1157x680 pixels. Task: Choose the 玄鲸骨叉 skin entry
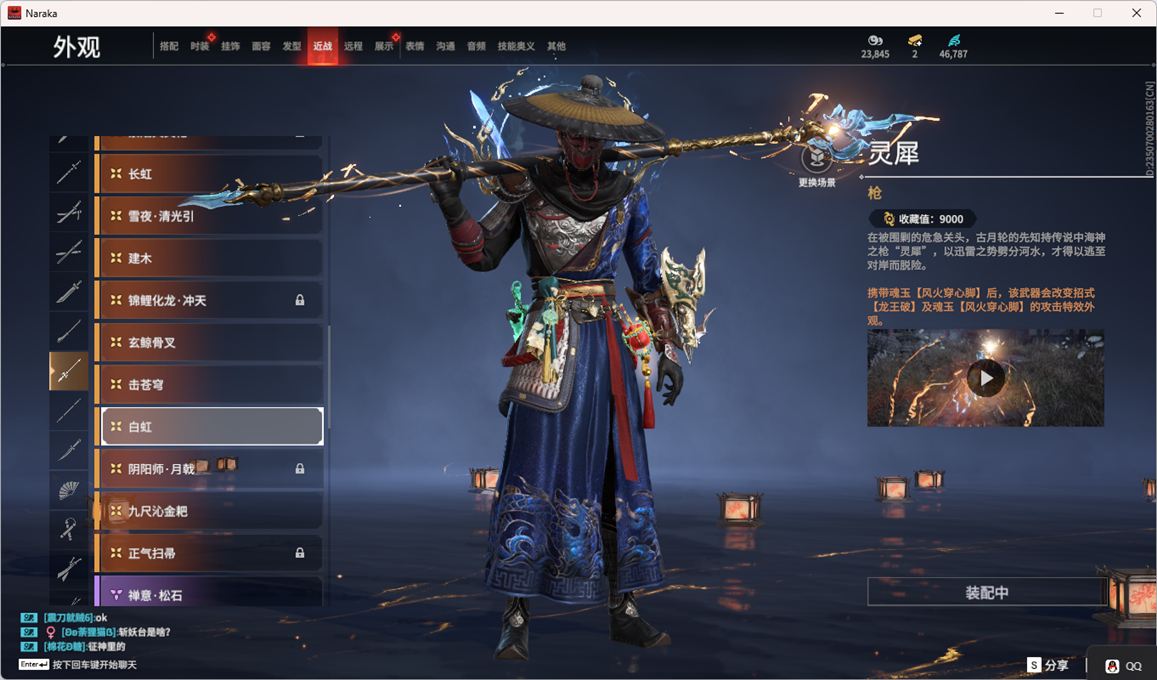[x=209, y=342]
